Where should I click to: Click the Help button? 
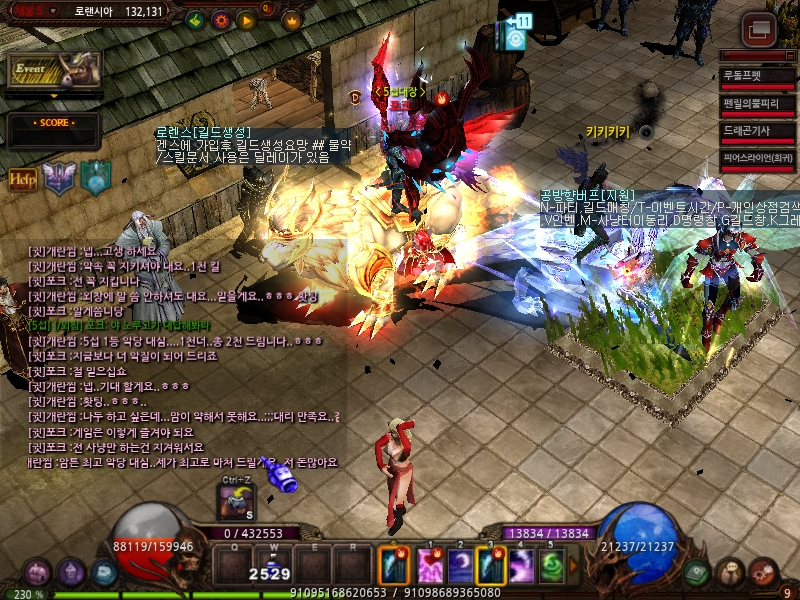click(23, 179)
